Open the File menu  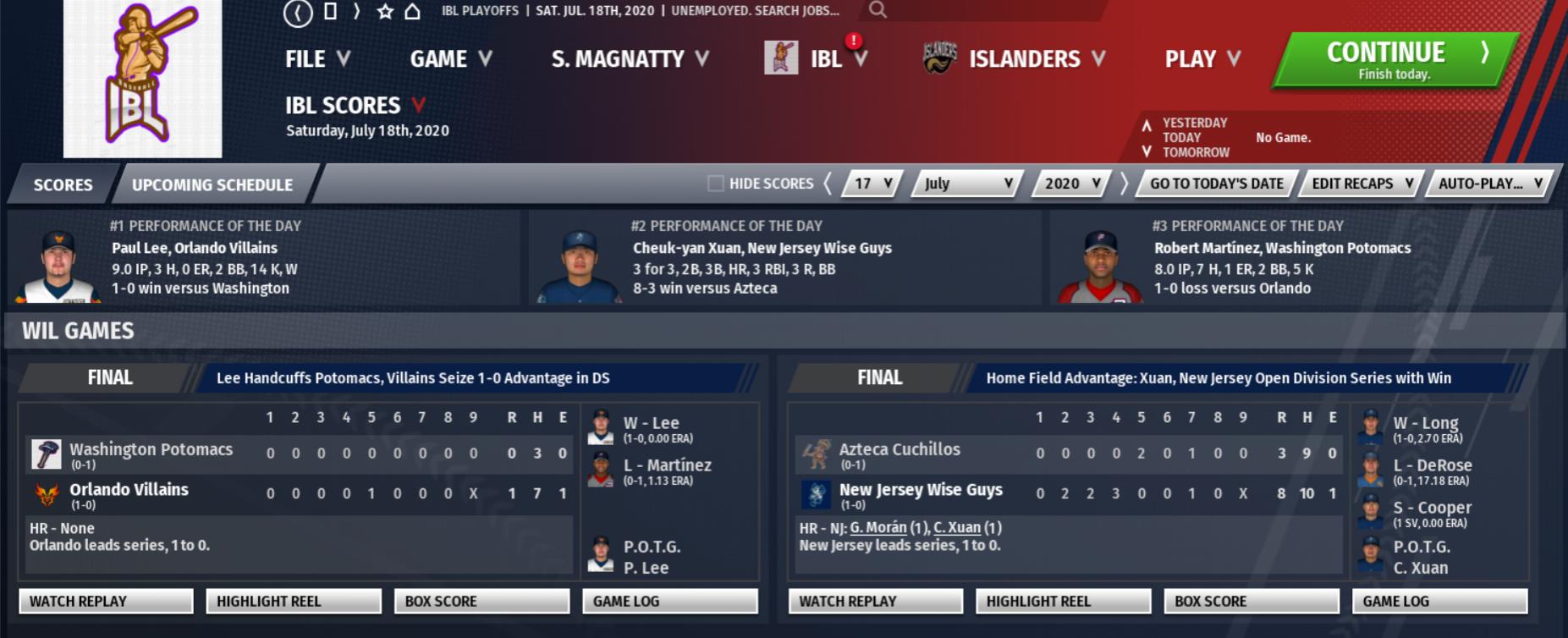point(316,59)
